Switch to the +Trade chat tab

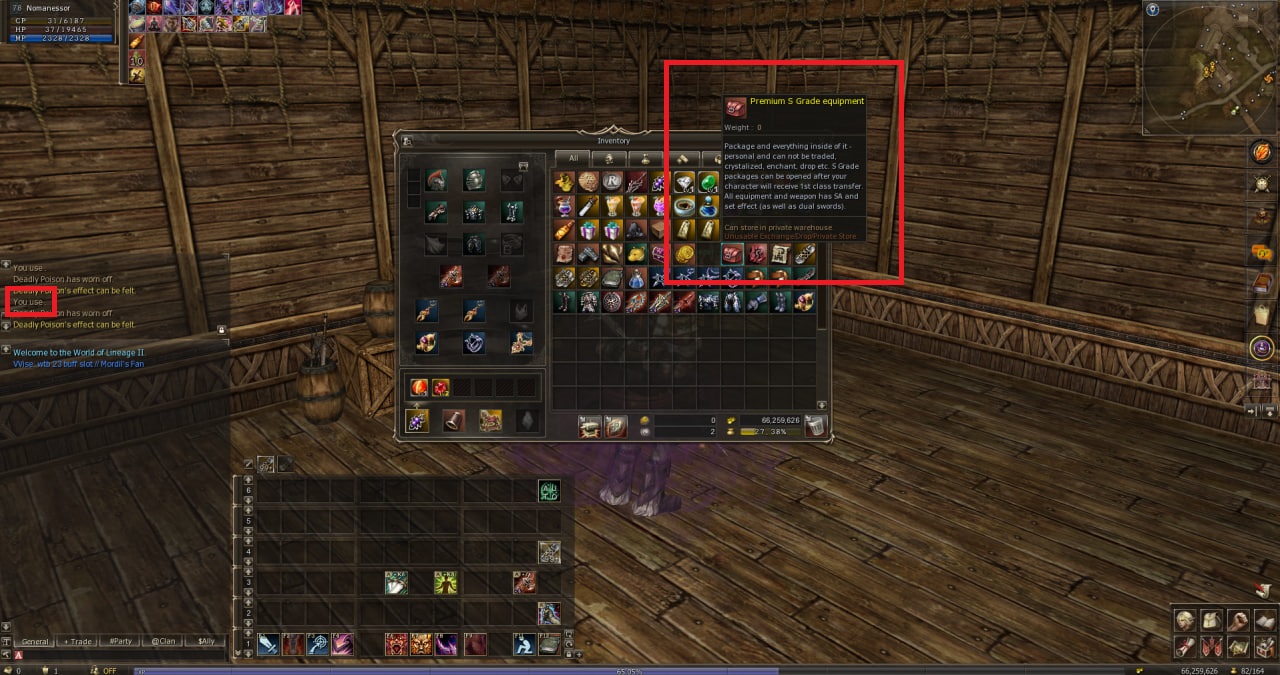coord(78,641)
